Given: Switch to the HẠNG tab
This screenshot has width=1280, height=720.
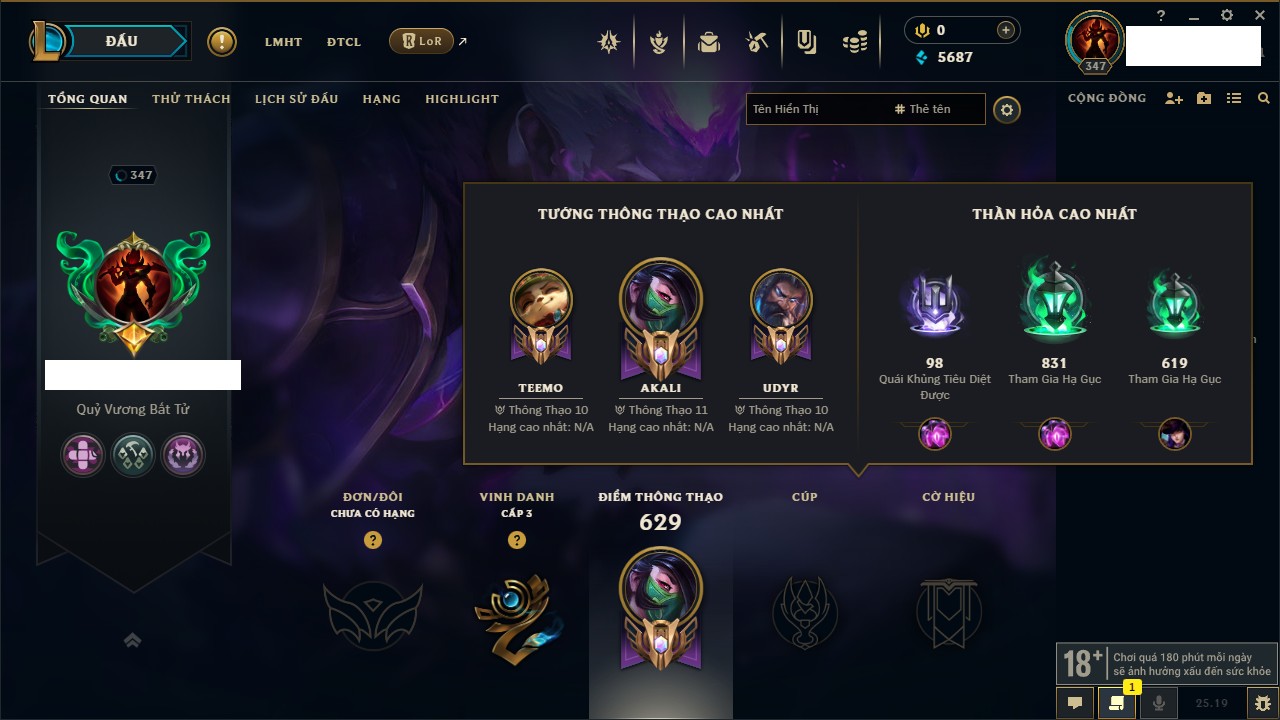Looking at the screenshot, I should click(x=381, y=99).
